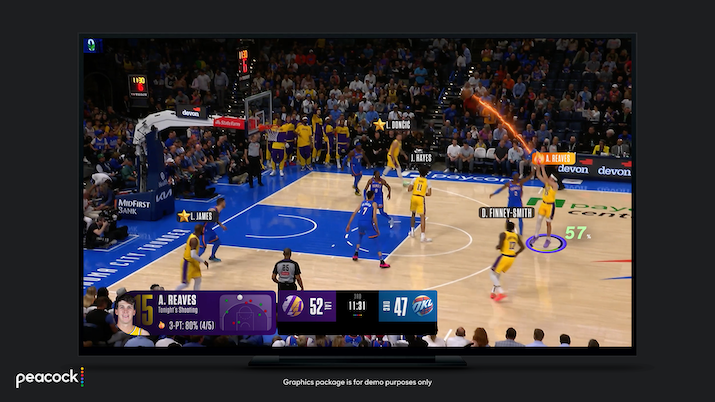Click the Lakers logo on the scoreboard

tap(293, 306)
